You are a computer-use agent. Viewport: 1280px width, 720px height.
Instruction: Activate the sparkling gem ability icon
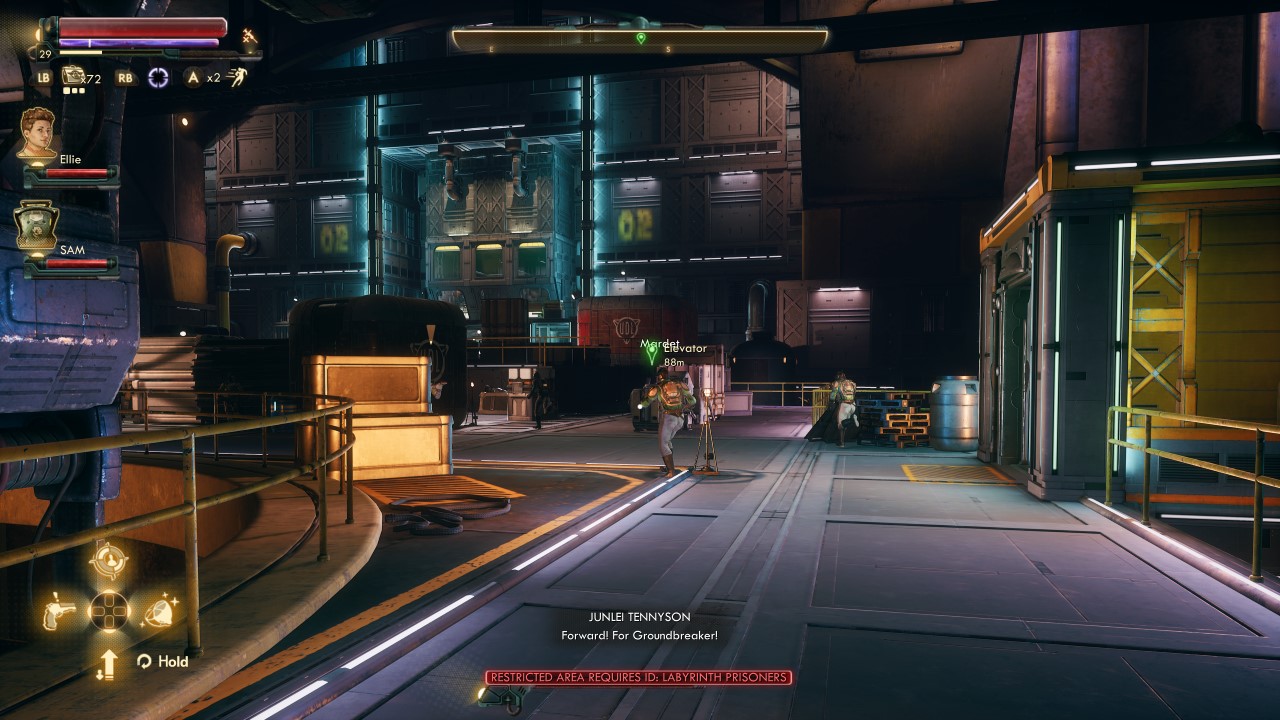pyautogui.click(x=158, y=611)
